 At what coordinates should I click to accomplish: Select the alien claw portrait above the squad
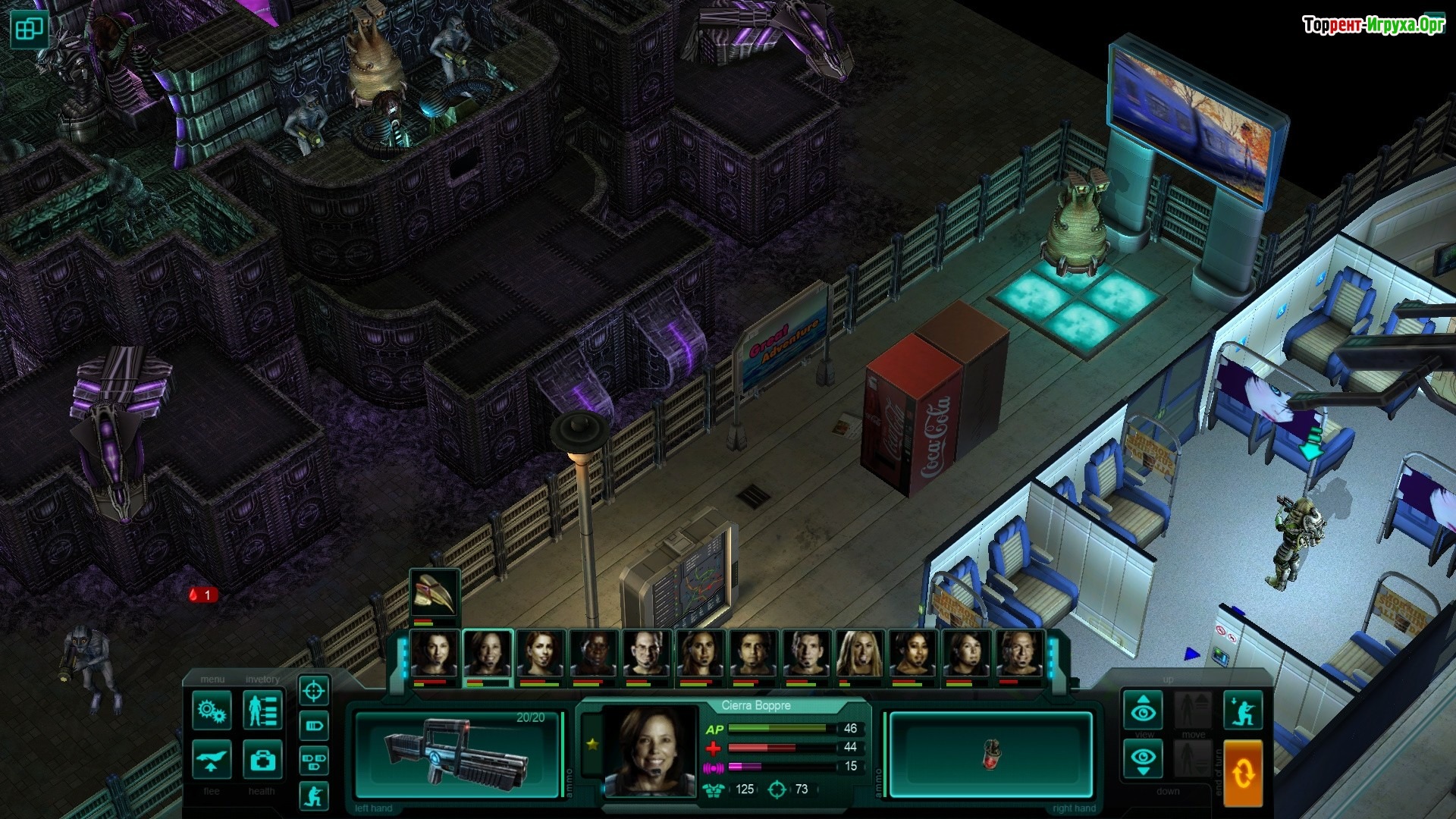[435, 594]
